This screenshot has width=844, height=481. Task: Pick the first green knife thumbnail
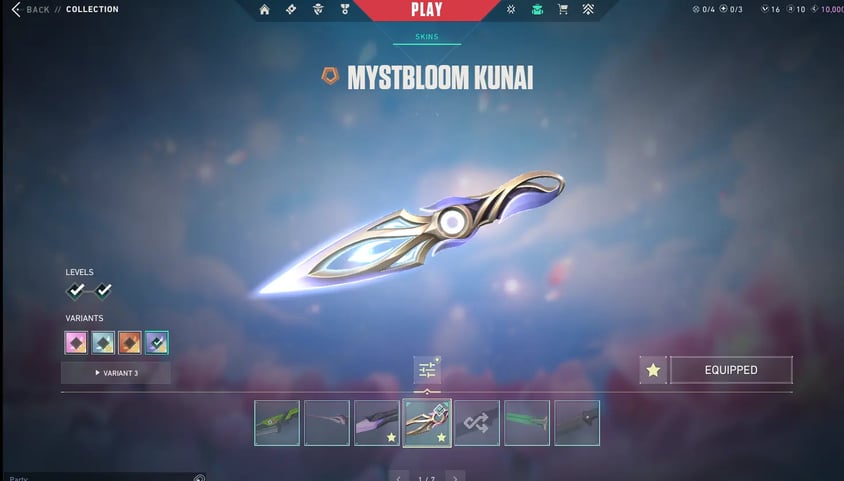pos(277,422)
